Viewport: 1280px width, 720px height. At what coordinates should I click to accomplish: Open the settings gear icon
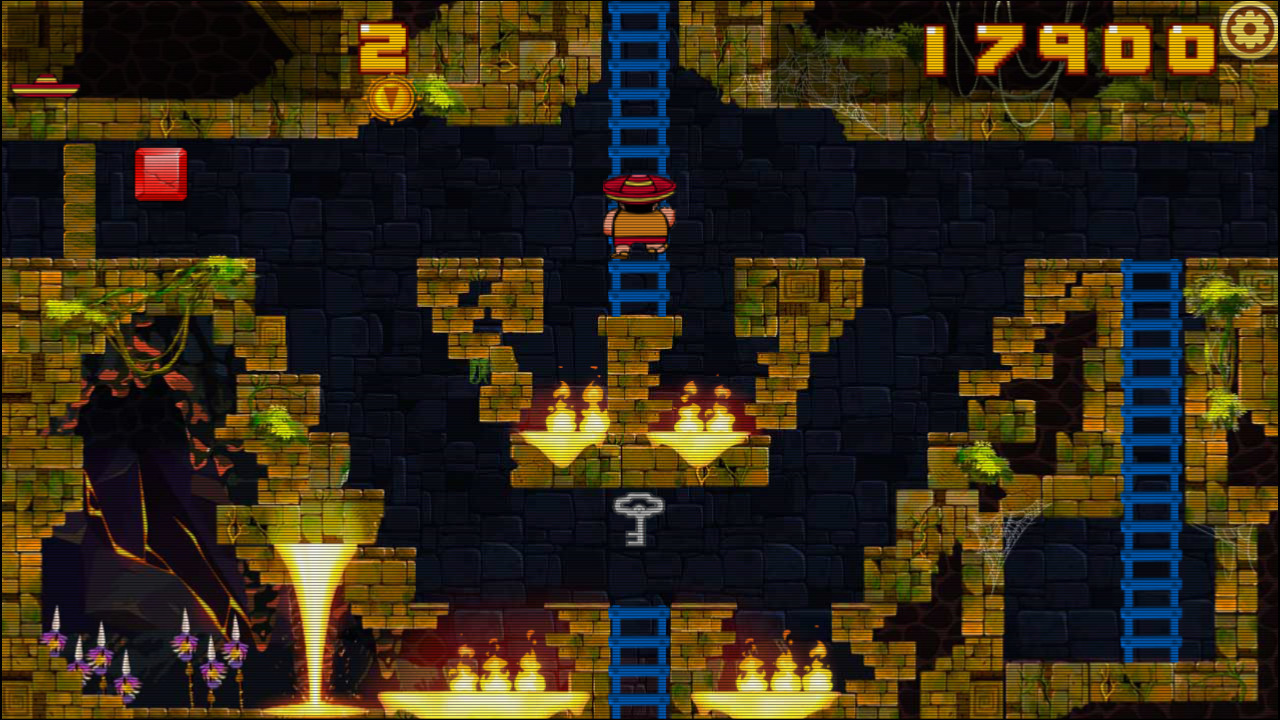[1249, 29]
